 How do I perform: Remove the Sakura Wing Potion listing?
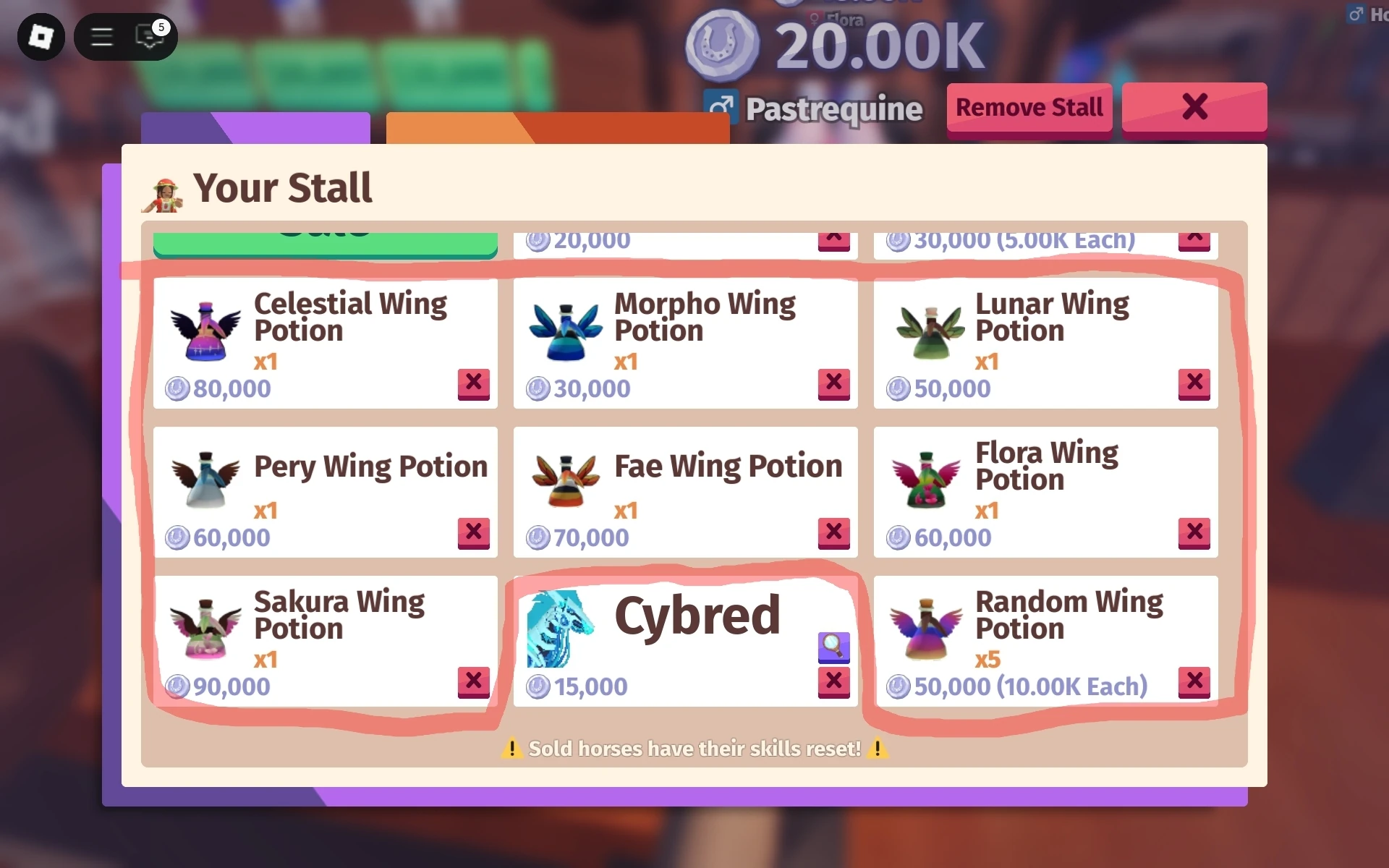[x=474, y=682]
